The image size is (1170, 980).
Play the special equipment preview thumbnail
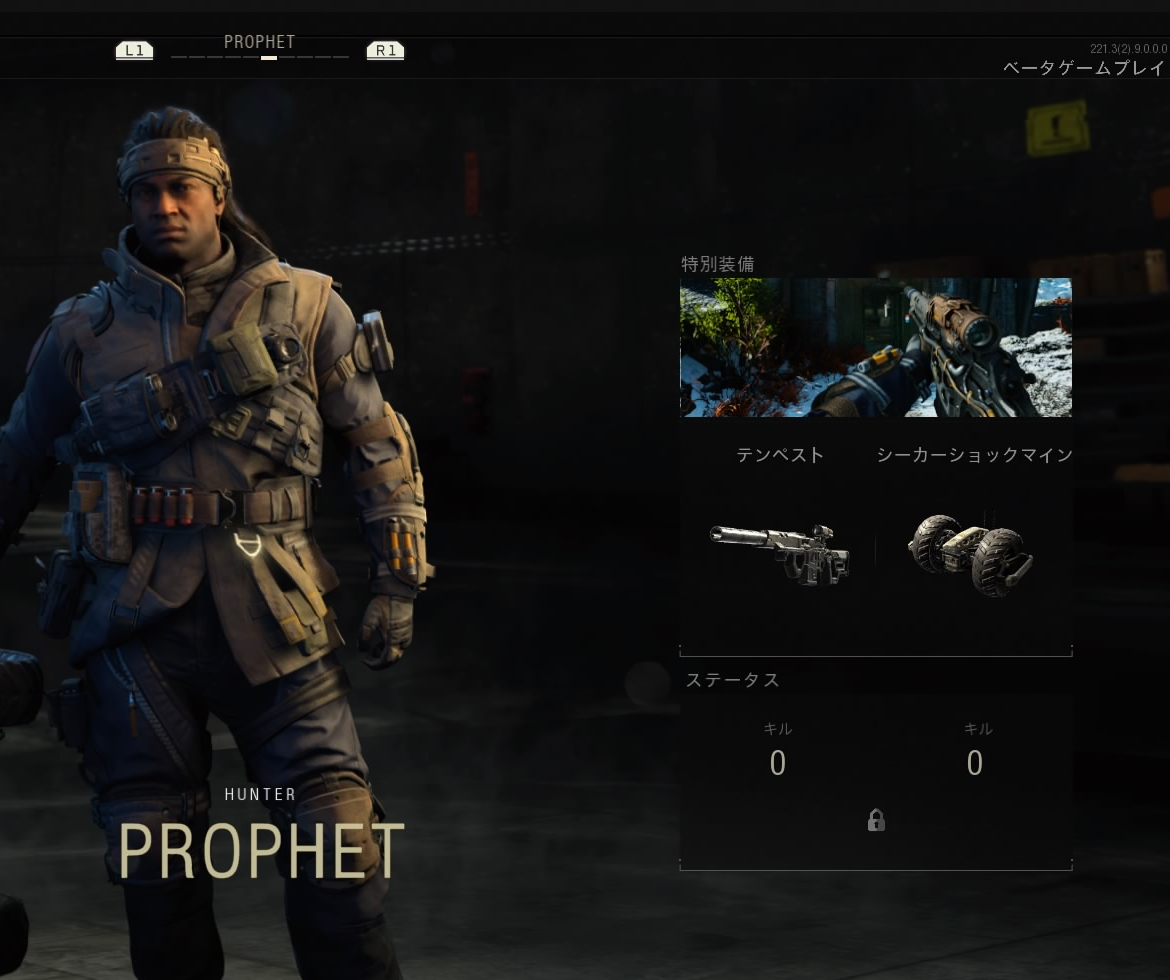pos(875,347)
